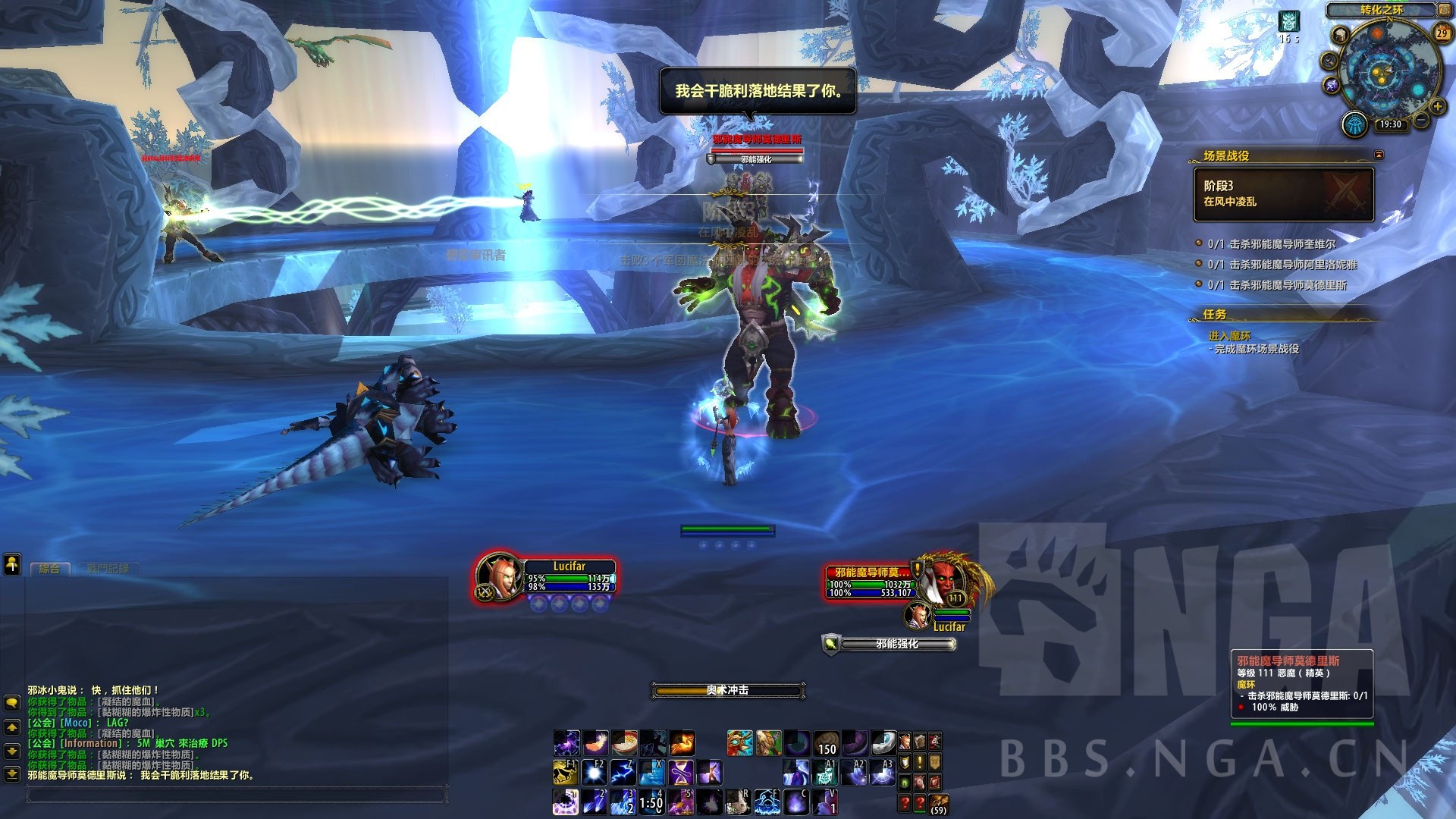This screenshot has width=1456, height=819.
Task: Open the social friends button
Action: coord(12,563)
